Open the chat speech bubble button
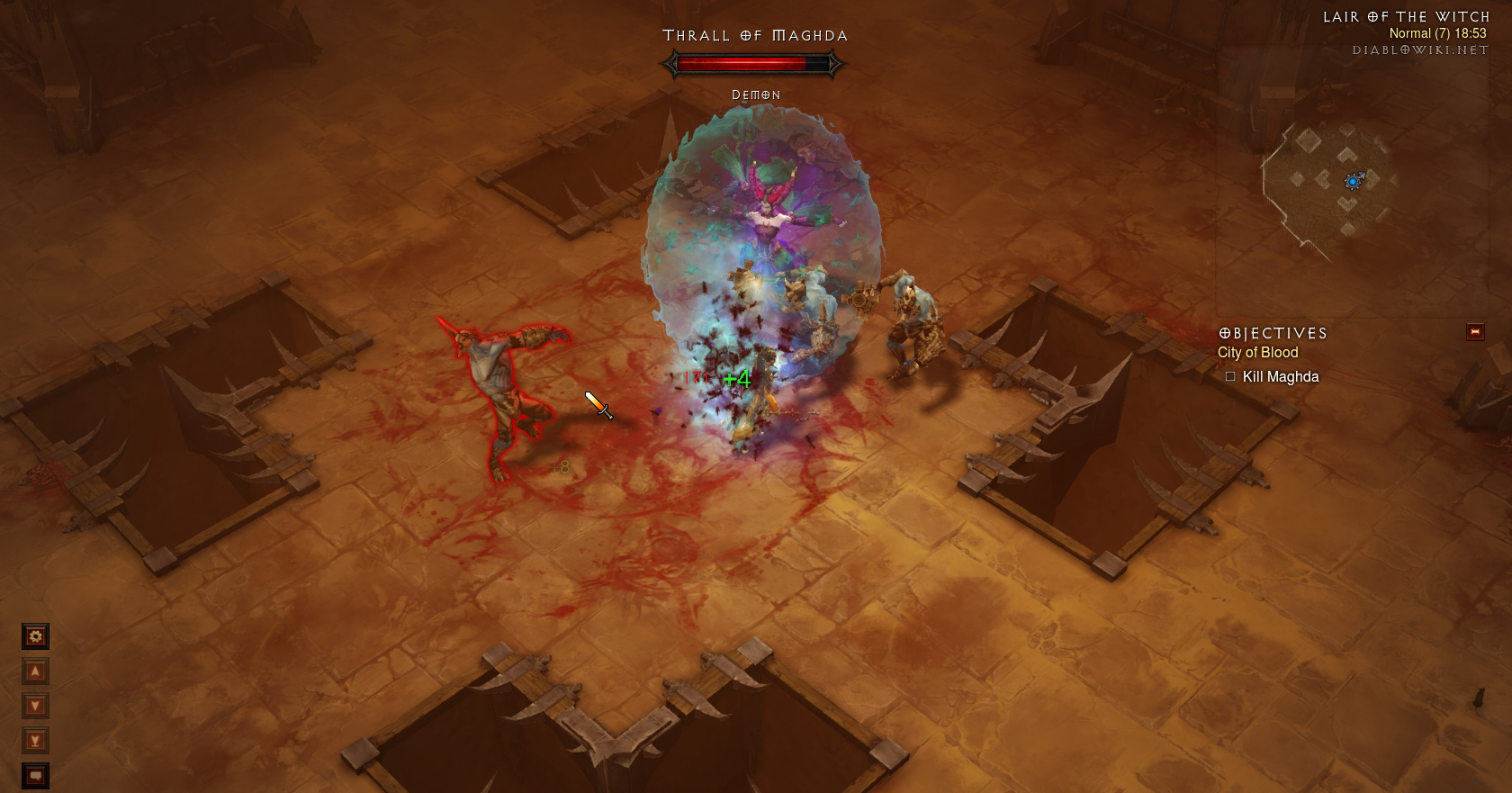 click(35, 775)
